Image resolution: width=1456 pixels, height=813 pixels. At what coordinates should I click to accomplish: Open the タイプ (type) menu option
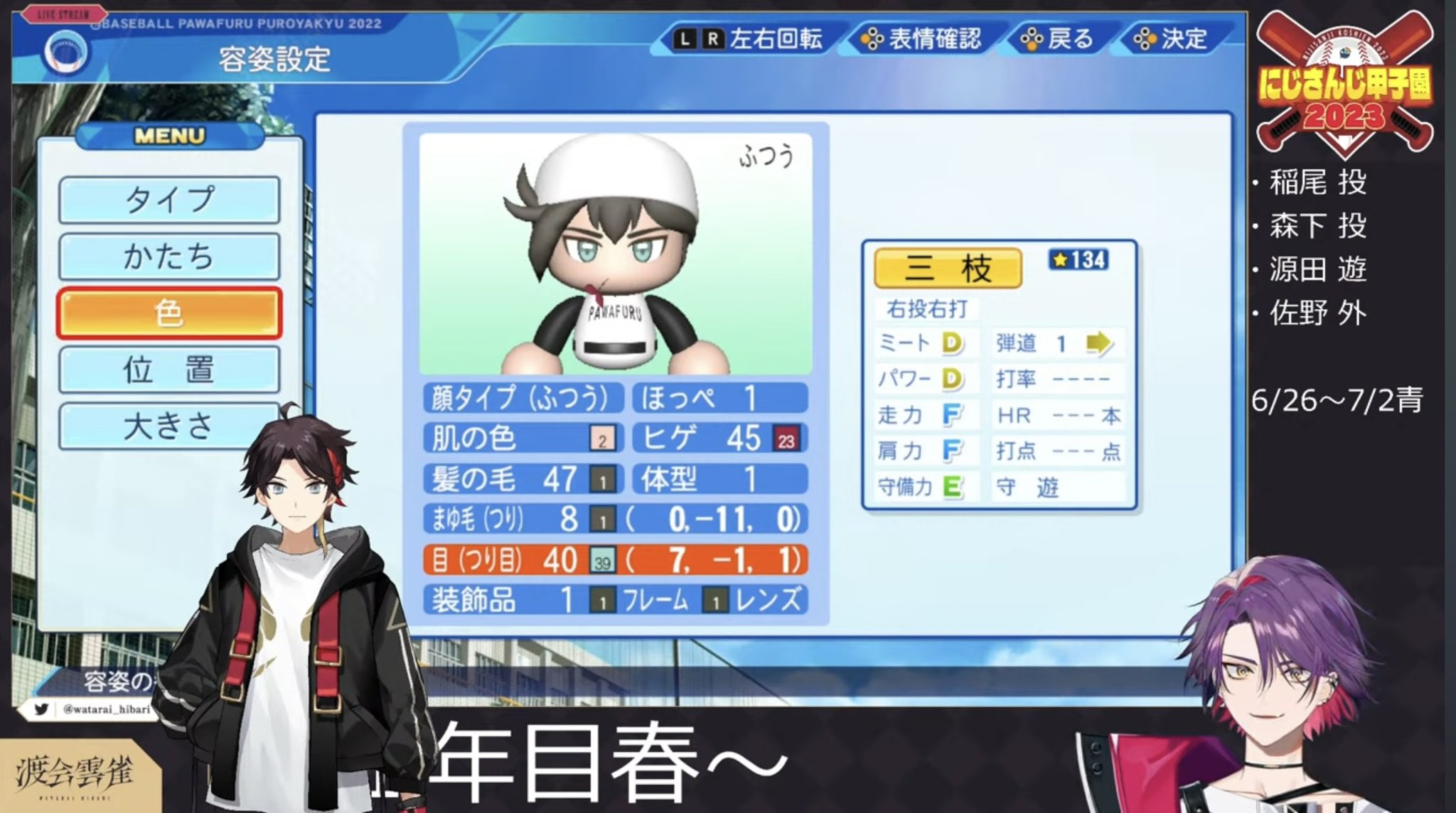168,200
